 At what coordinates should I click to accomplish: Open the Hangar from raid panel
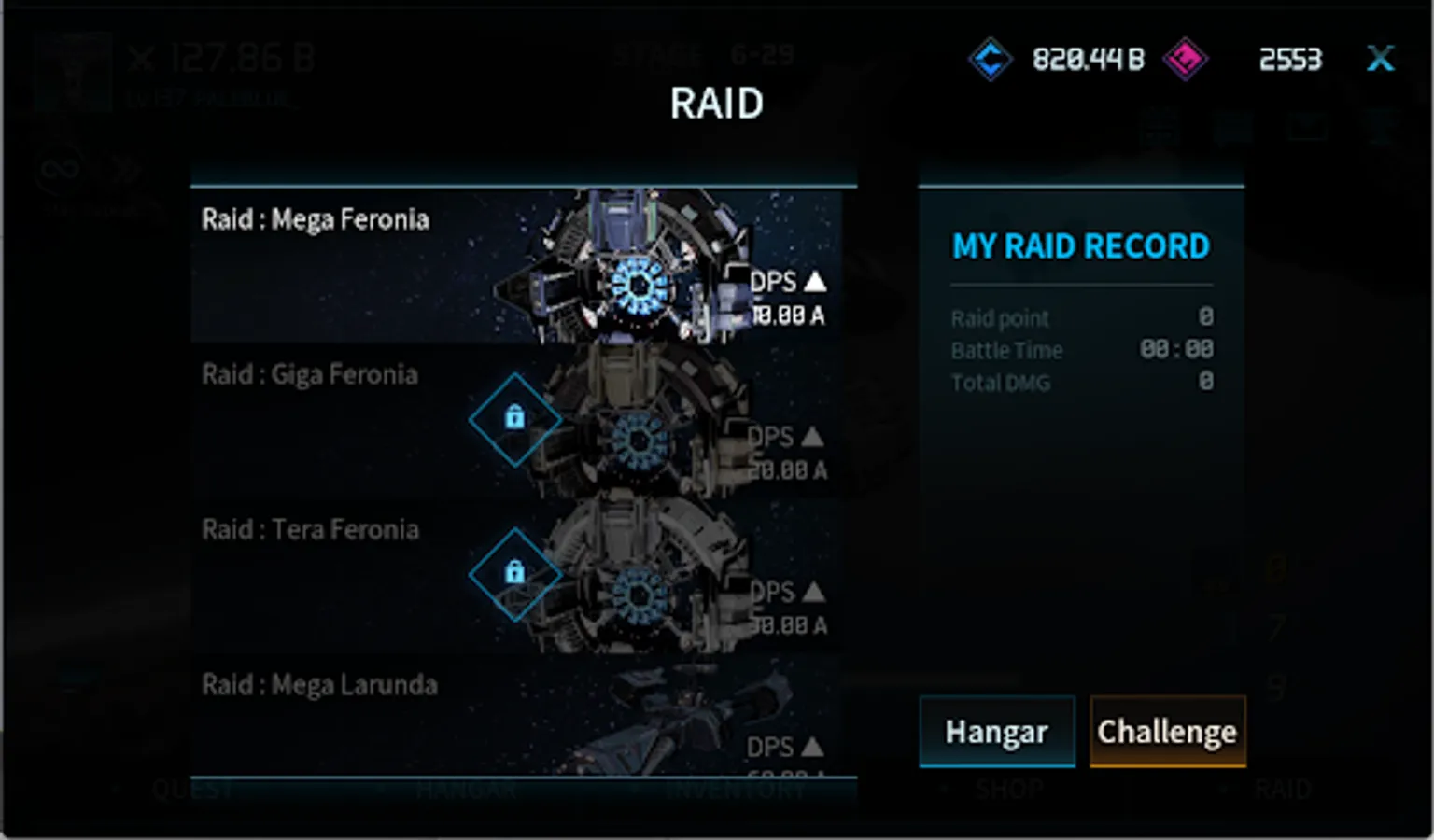[x=996, y=732]
